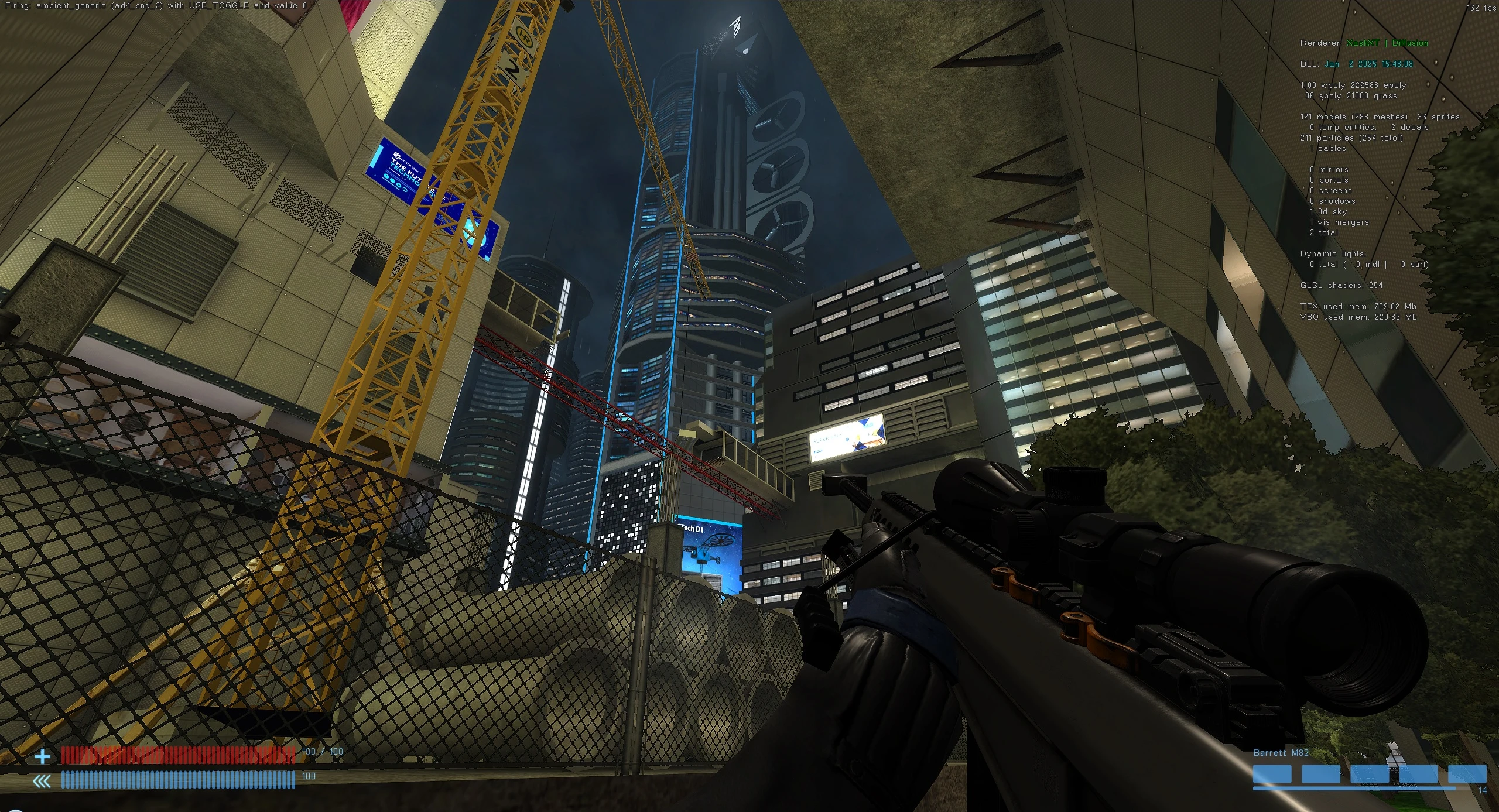Toggle the Dynamic lights counter entry
The width and height of the screenshot is (1499, 812).
[1334, 253]
